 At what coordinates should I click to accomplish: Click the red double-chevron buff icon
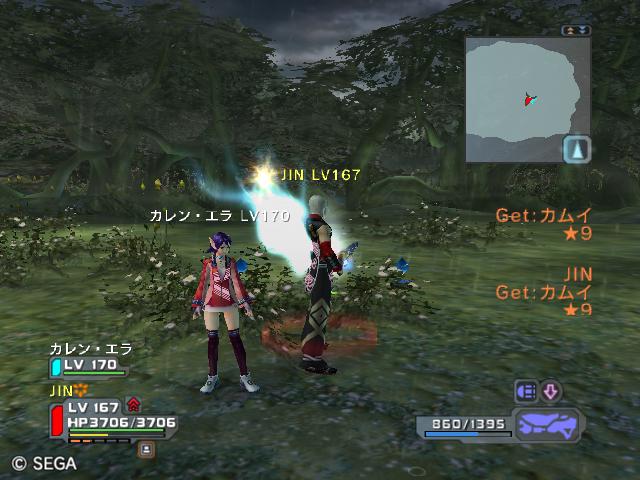tap(134, 406)
